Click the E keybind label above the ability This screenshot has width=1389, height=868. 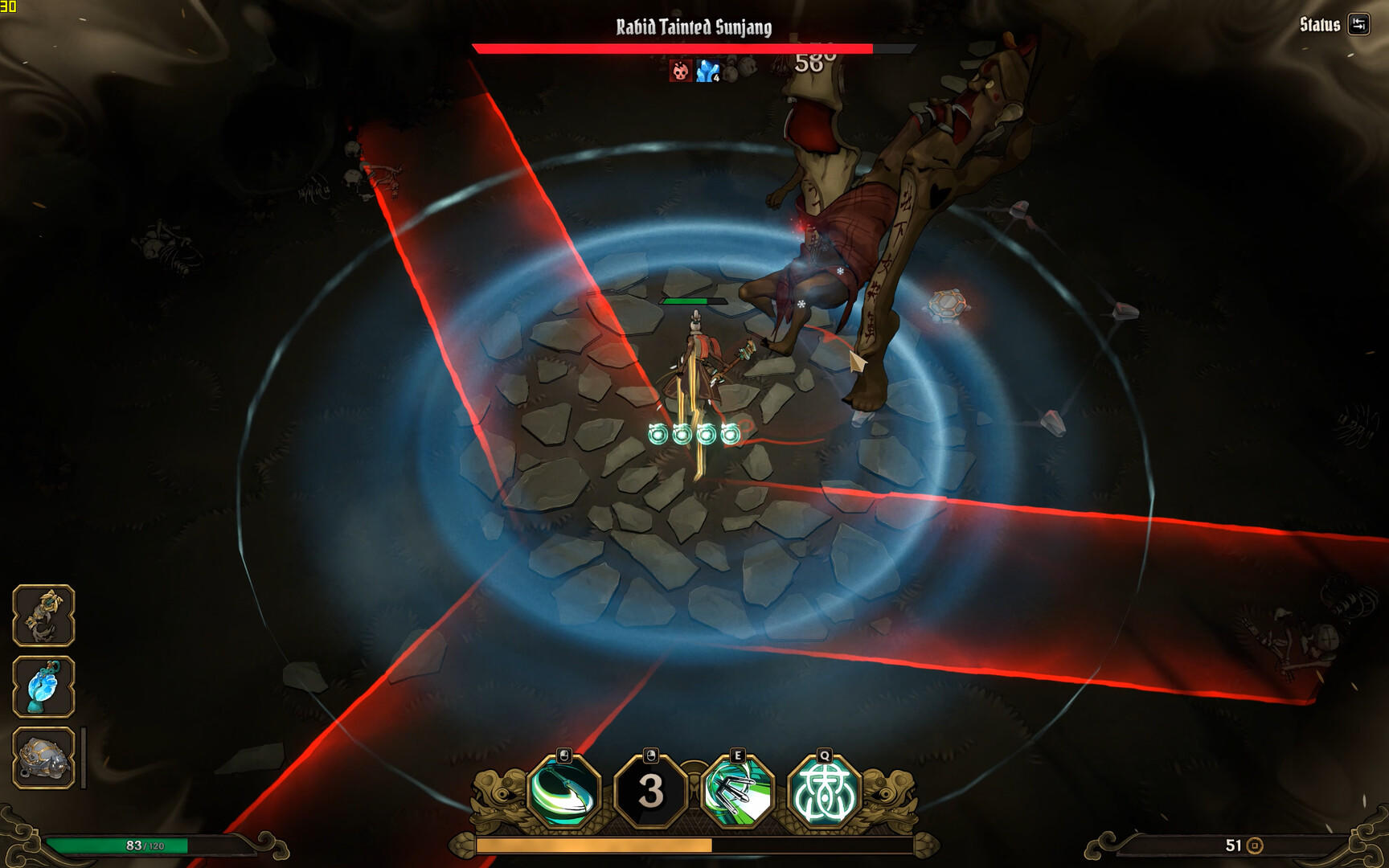(740, 755)
